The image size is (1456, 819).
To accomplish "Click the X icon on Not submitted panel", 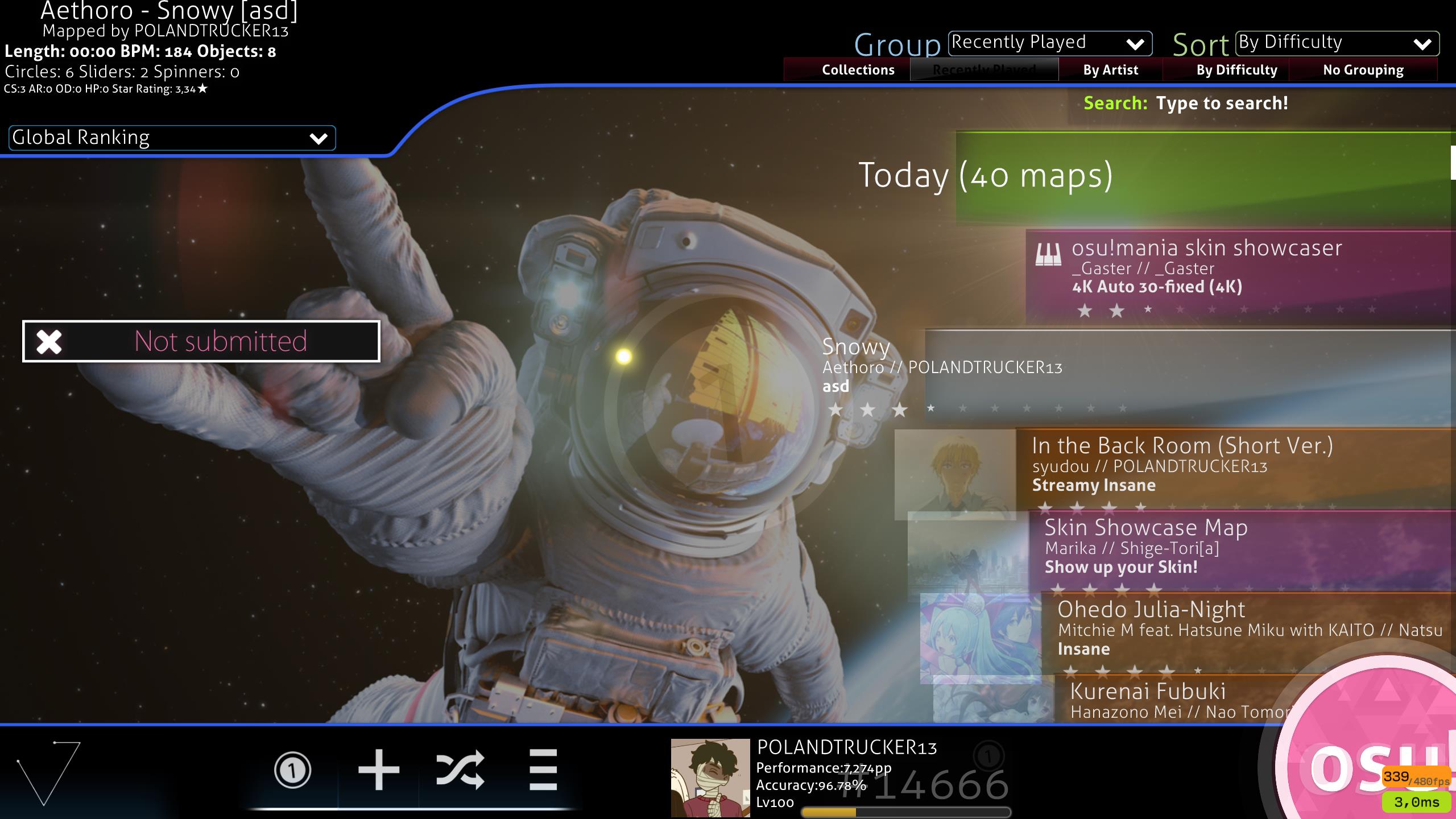I will pyautogui.click(x=49, y=342).
